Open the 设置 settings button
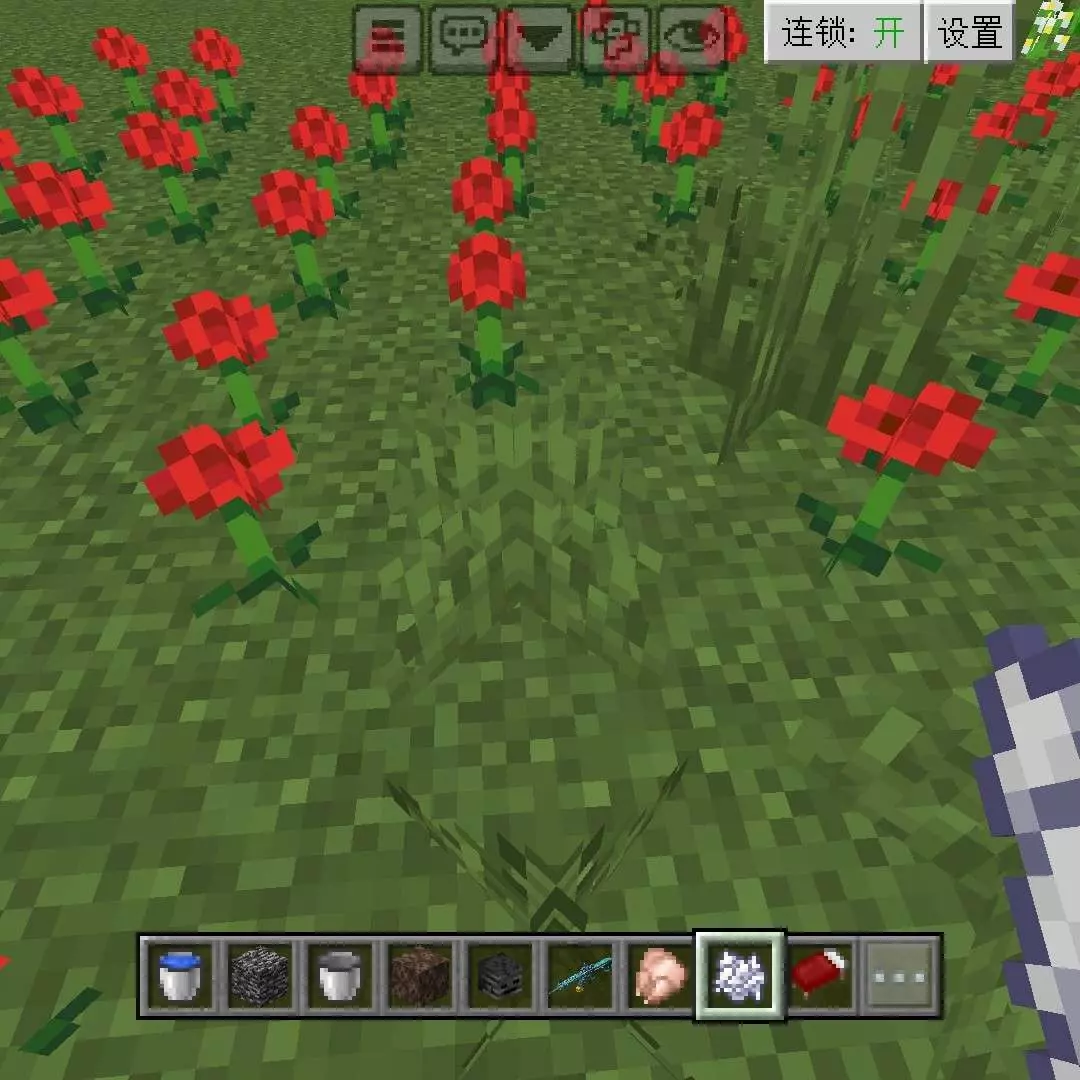Image resolution: width=1080 pixels, height=1080 pixels. [x=969, y=33]
